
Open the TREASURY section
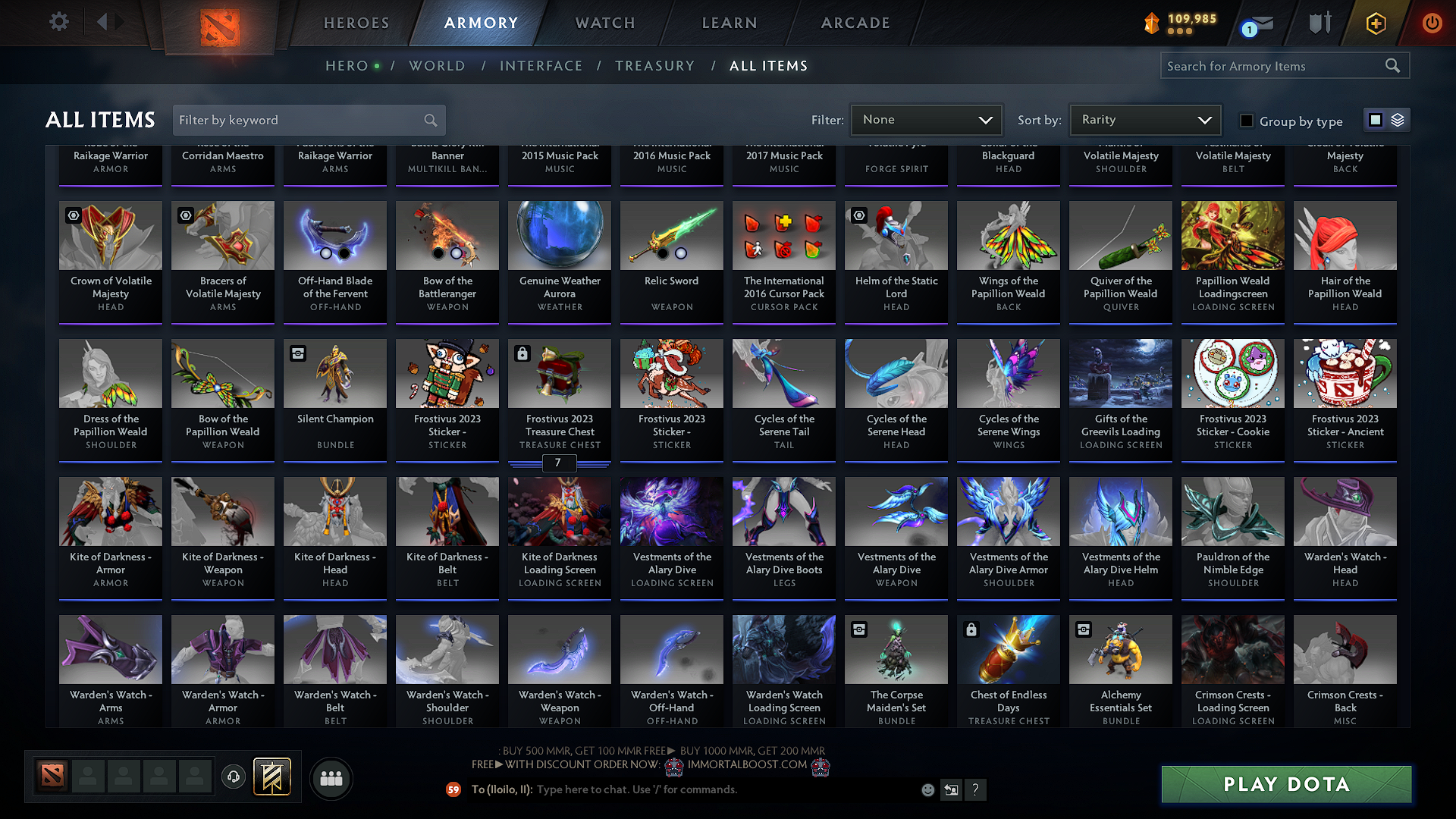(655, 66)
